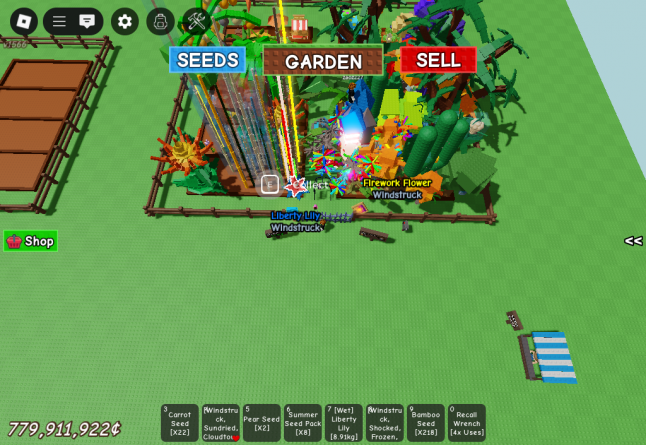
Task: Select the Carrot Seed hotbar slot
Action: [x=180, y=423]
